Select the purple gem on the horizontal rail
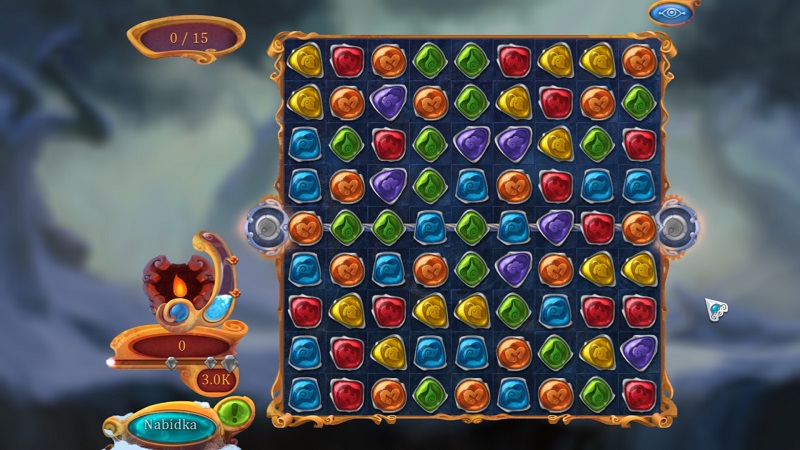800x450 pixels. pos(555,225)
